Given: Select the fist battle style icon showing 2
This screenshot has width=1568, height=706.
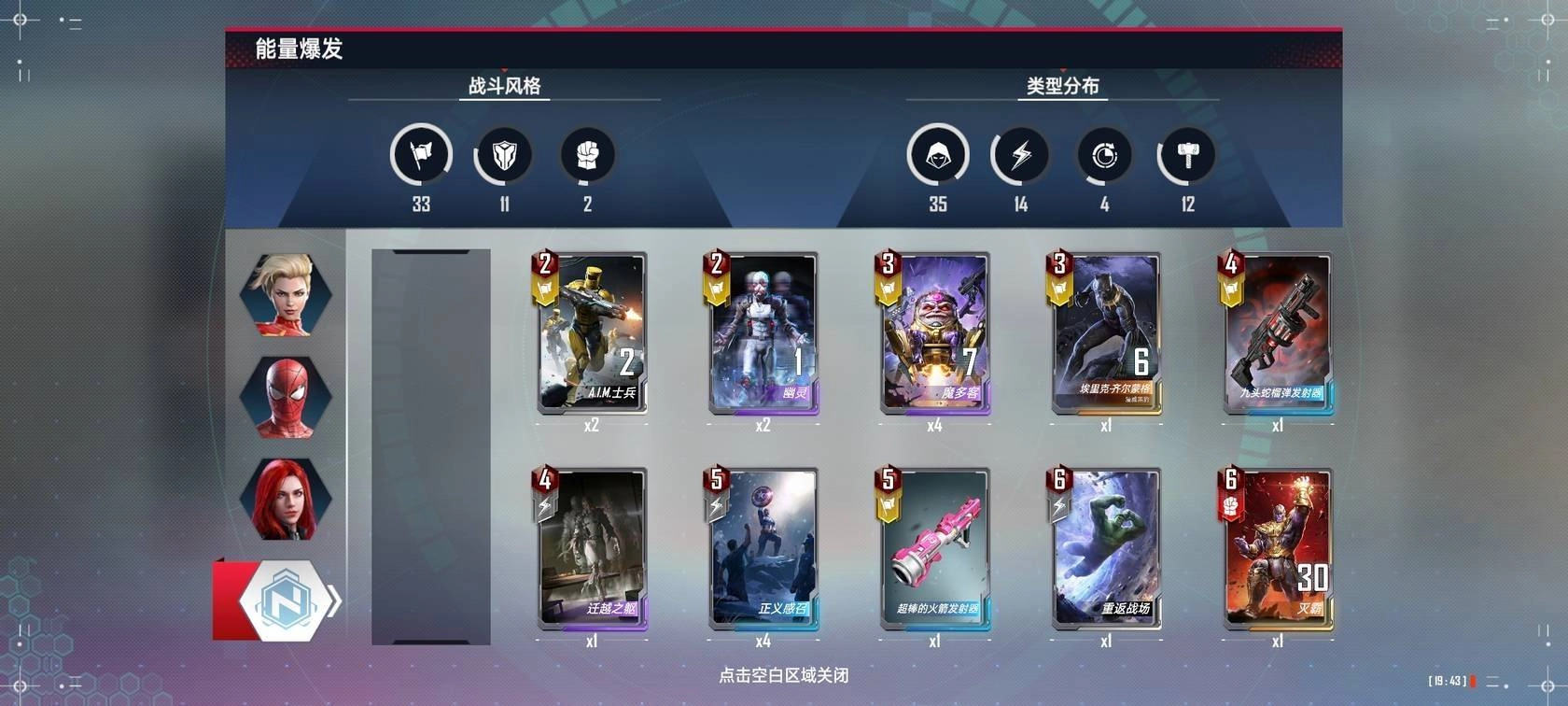Looking at the screenshot, I should coord(584,154).
